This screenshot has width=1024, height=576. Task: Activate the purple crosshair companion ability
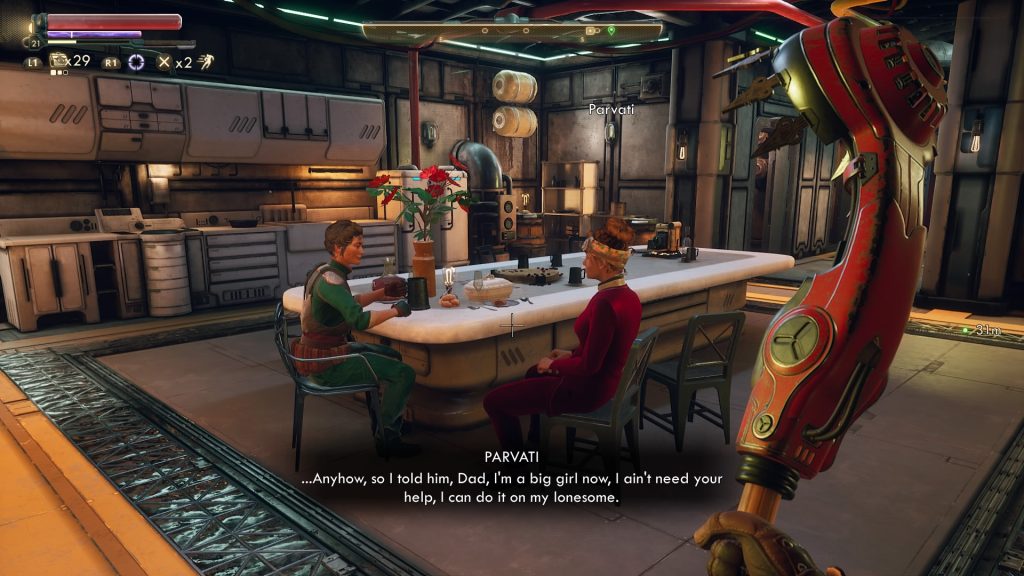pyautogui.click(x=136, y=62)
